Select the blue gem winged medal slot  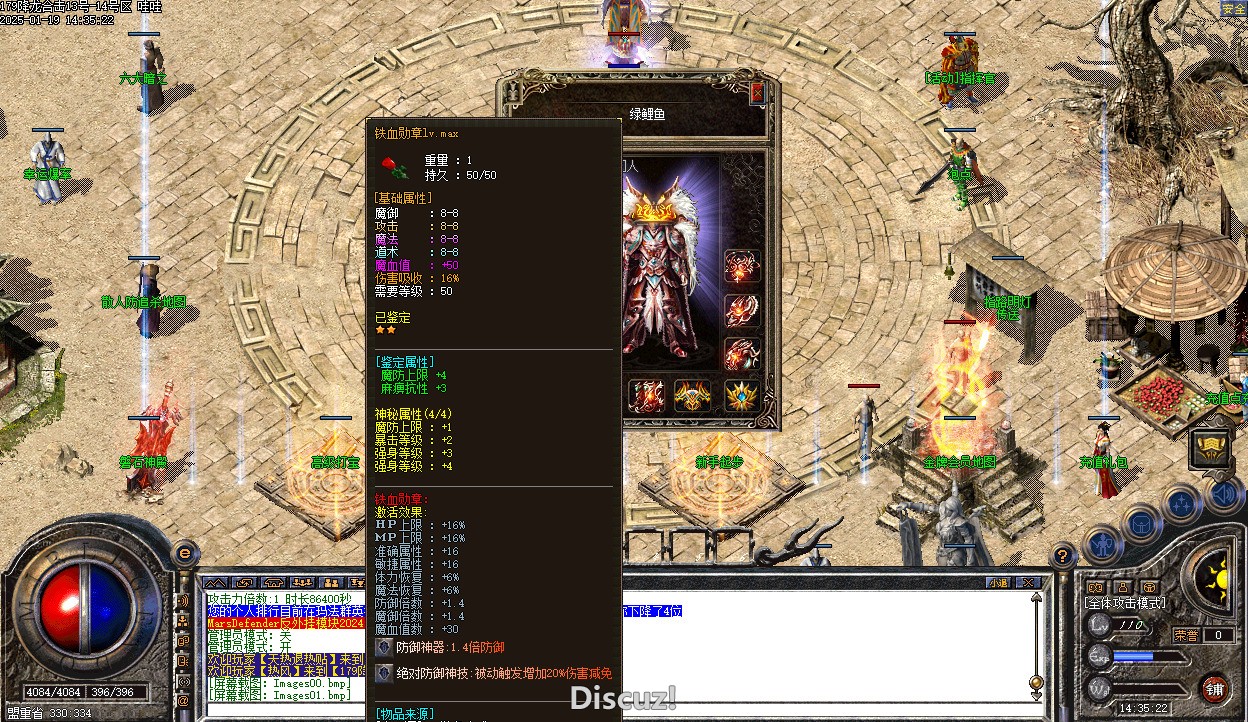pyautogui.click(x=741, y=395)
